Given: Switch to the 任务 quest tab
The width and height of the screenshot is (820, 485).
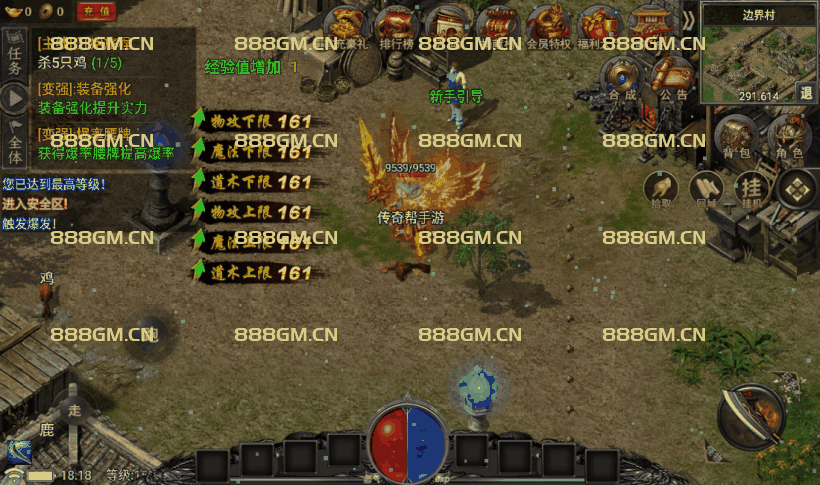Looking at the screenshot, I should [x=14, y=57].
